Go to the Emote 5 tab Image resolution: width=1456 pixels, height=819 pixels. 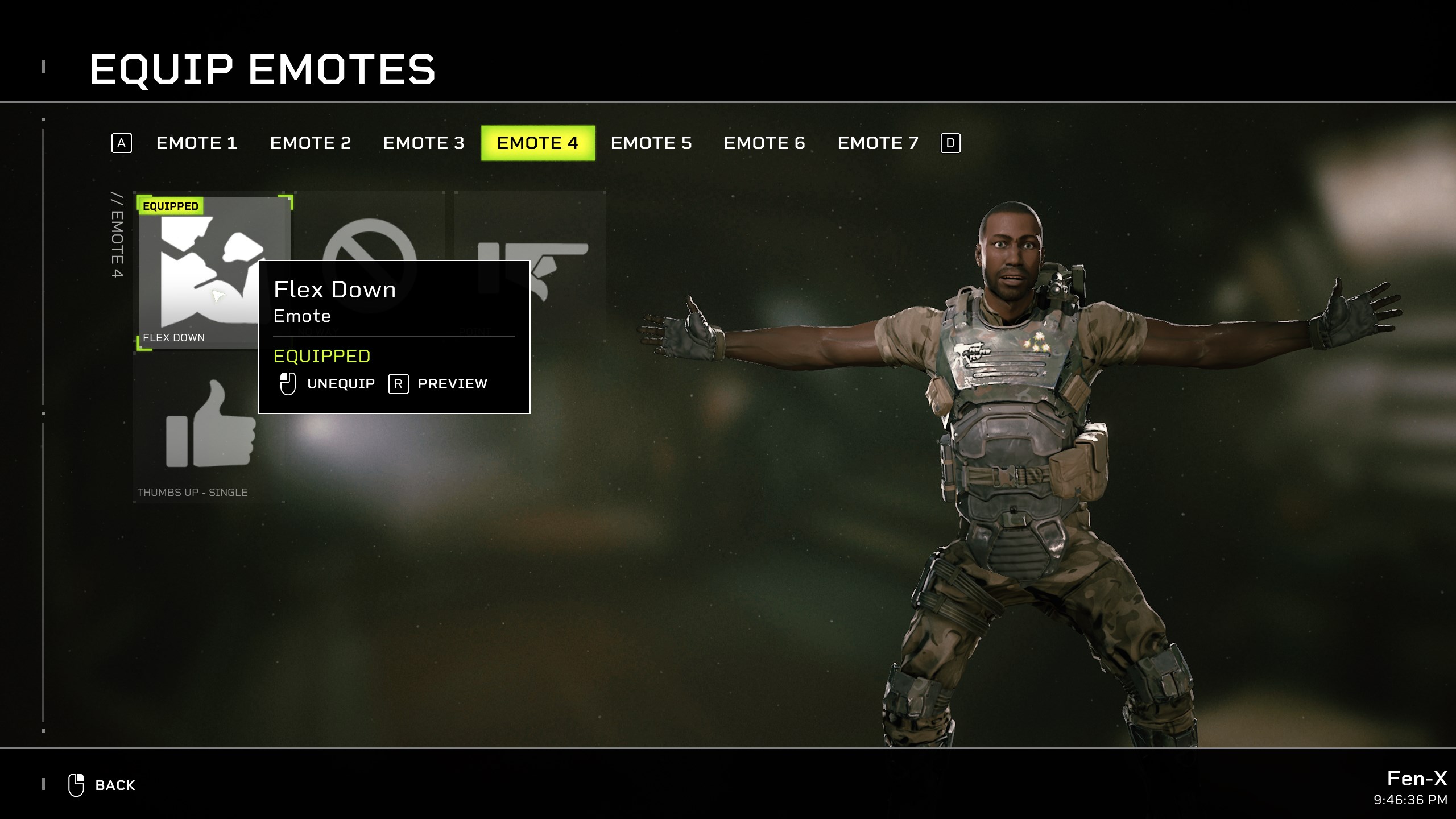click(x=651, y=143)
